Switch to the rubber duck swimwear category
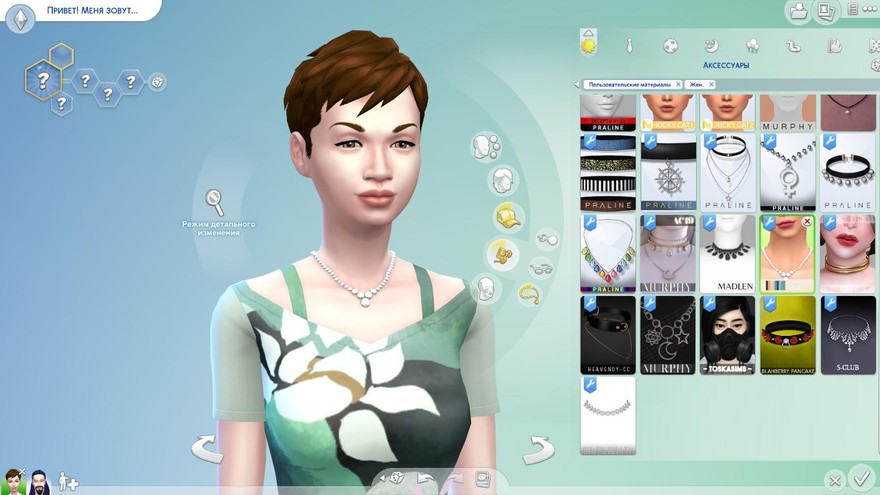Viewport: 880px width, 495px height. (x=794, y=46)
